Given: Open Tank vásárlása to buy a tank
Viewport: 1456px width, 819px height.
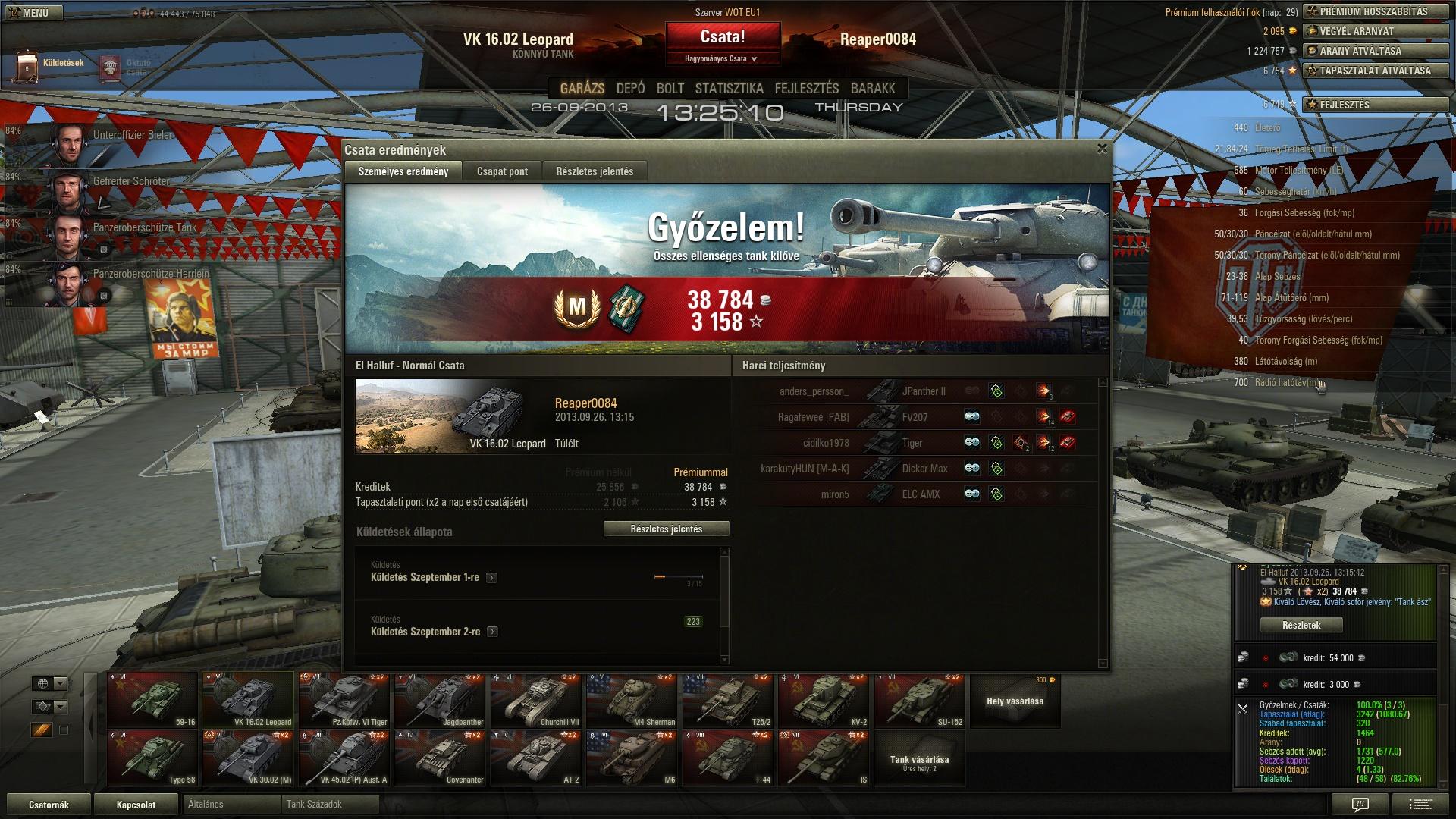Looking at the screenshot, I should (919, 761).
